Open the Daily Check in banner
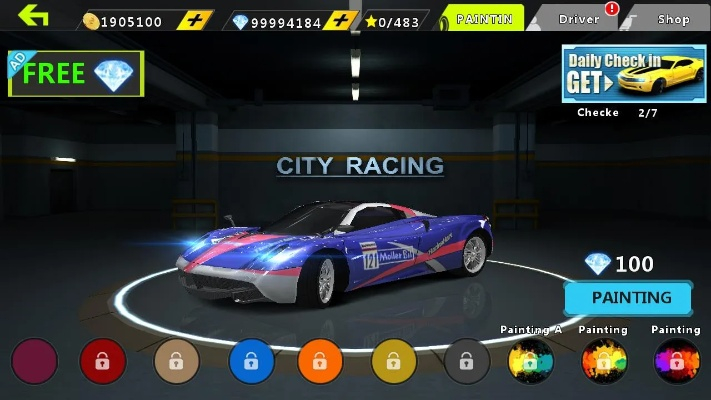 633,74
